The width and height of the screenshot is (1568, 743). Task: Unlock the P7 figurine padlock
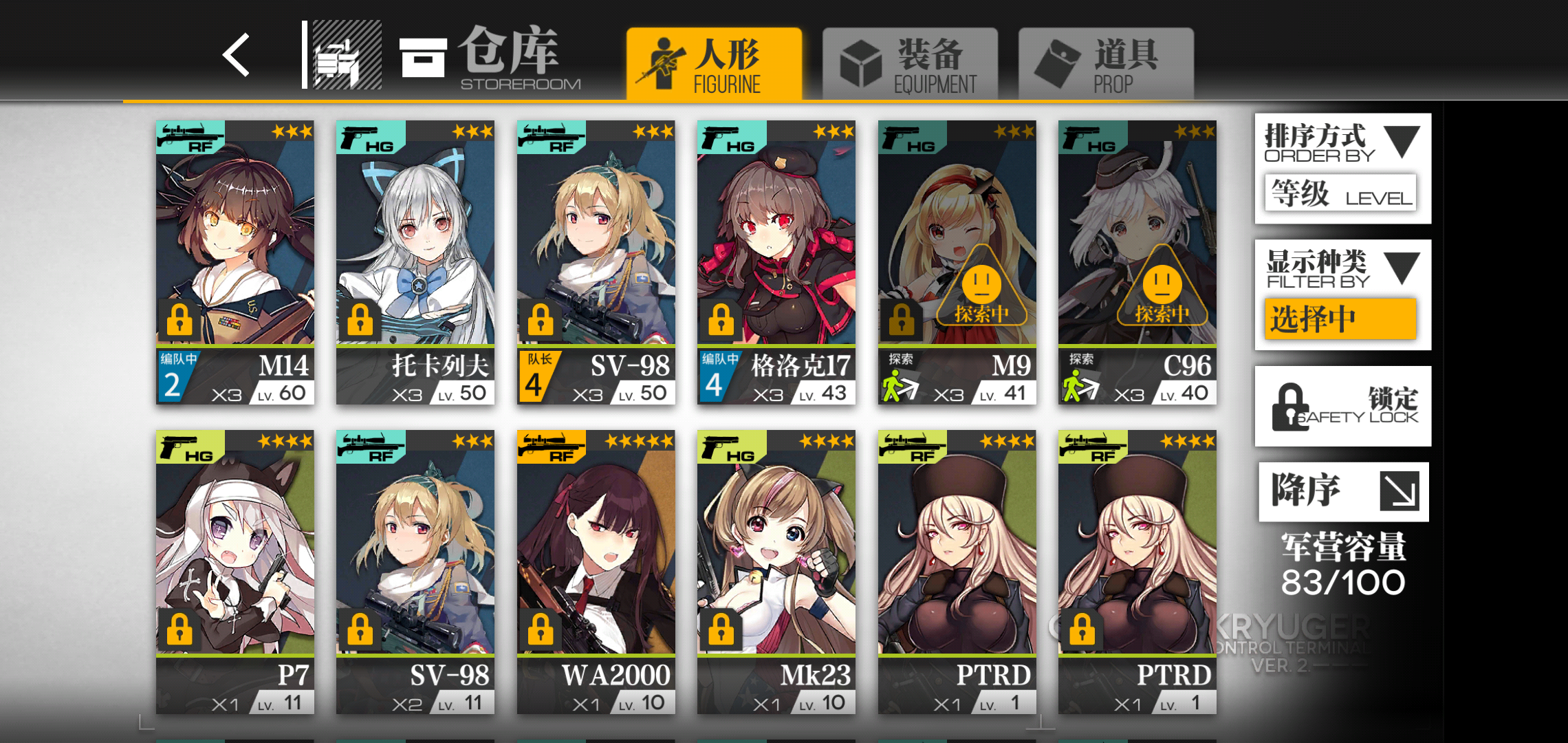(181, 628)
